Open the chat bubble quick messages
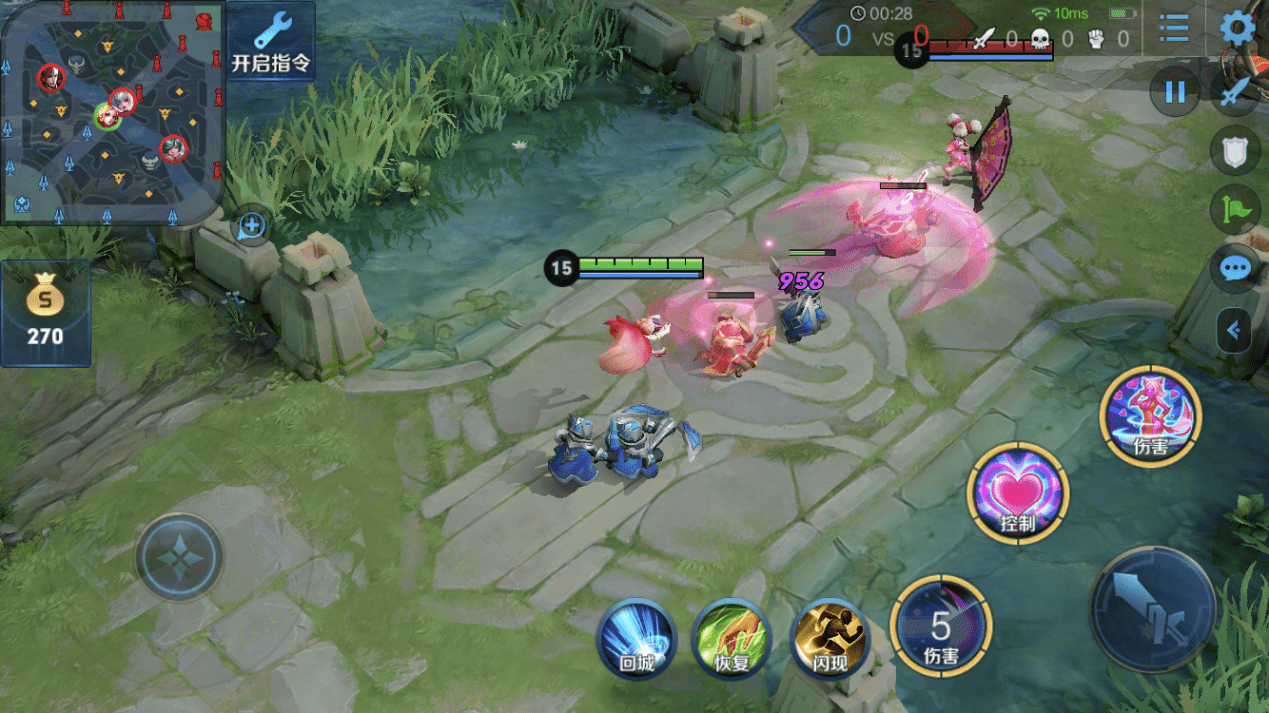The width and height of the screenshot is (1269, 713). tap(1235, 269)
